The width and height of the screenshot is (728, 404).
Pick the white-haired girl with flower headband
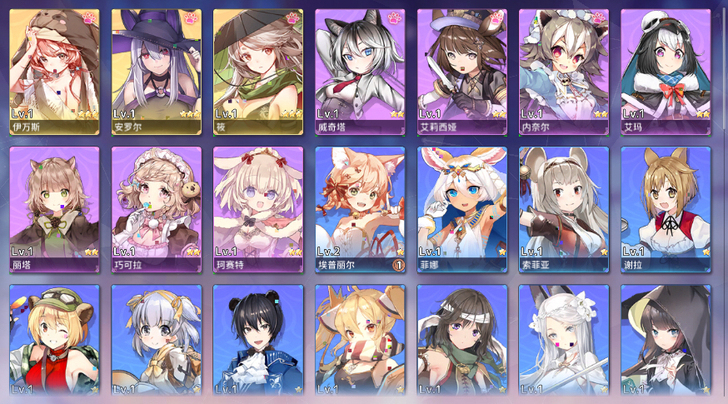[x=564, y=343]
